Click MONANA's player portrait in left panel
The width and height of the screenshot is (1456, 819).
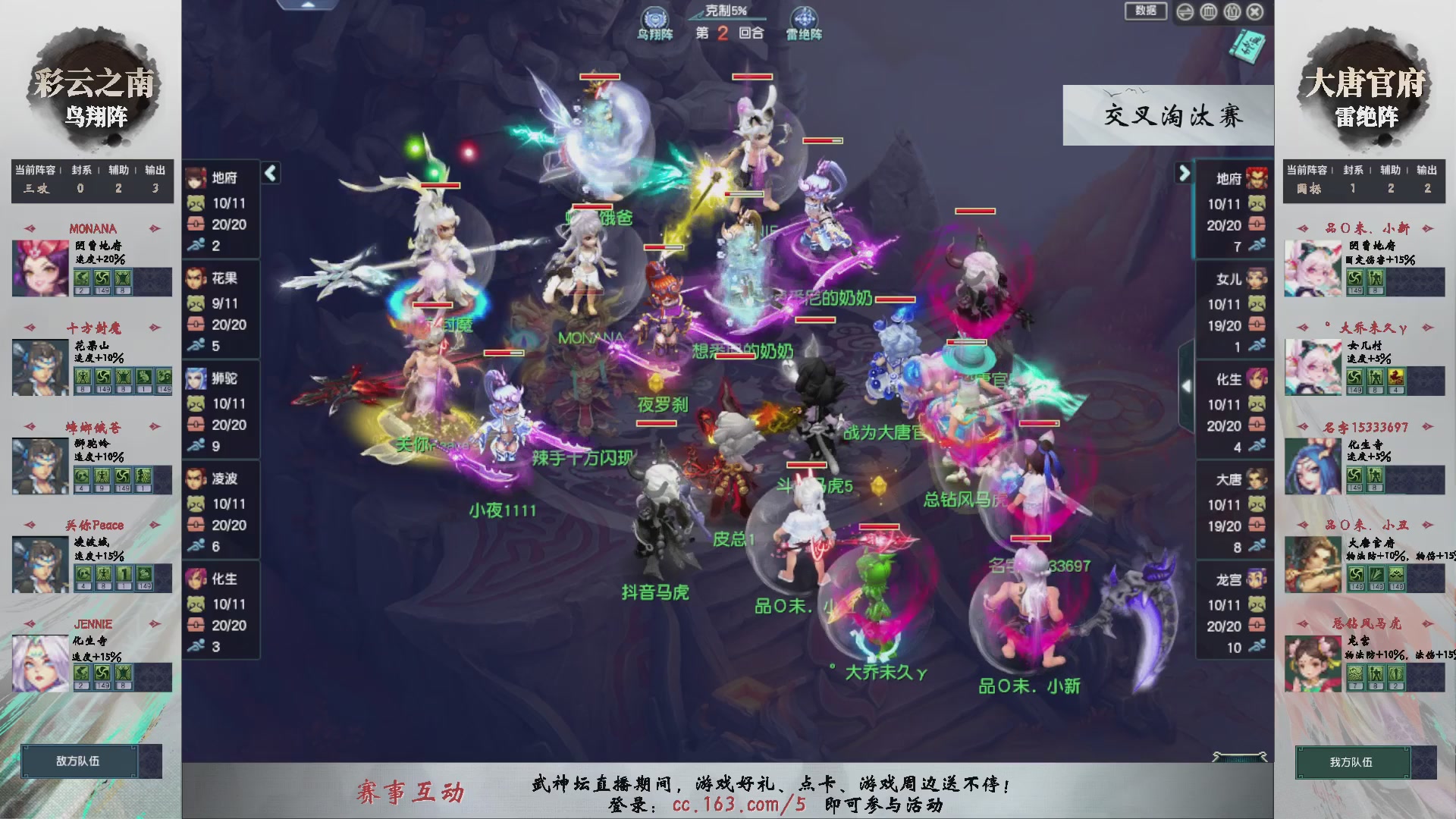(39, 266)
